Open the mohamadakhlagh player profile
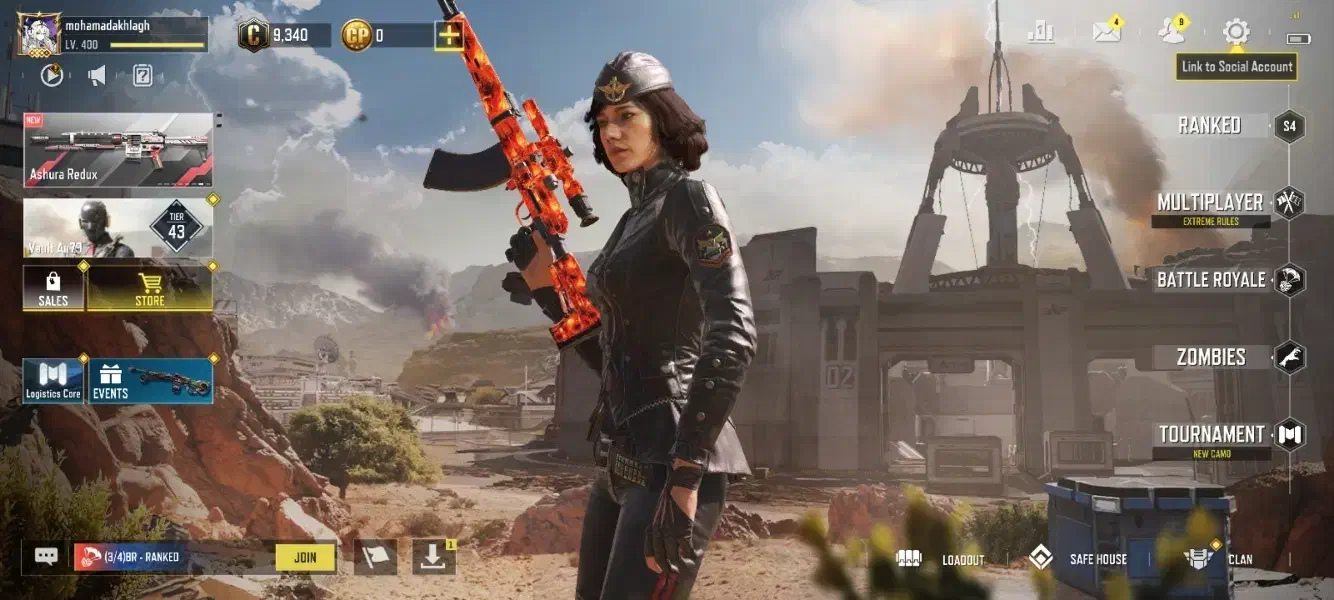This screenshot has width=1334, height=600. (40, 33)
